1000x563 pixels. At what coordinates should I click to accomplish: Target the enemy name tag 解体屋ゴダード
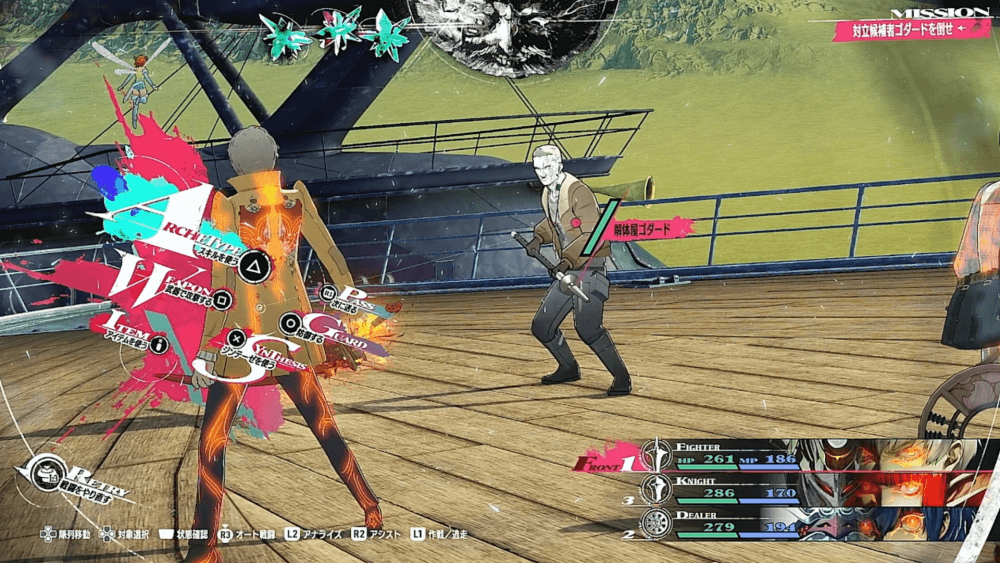(x=652, y=229)
